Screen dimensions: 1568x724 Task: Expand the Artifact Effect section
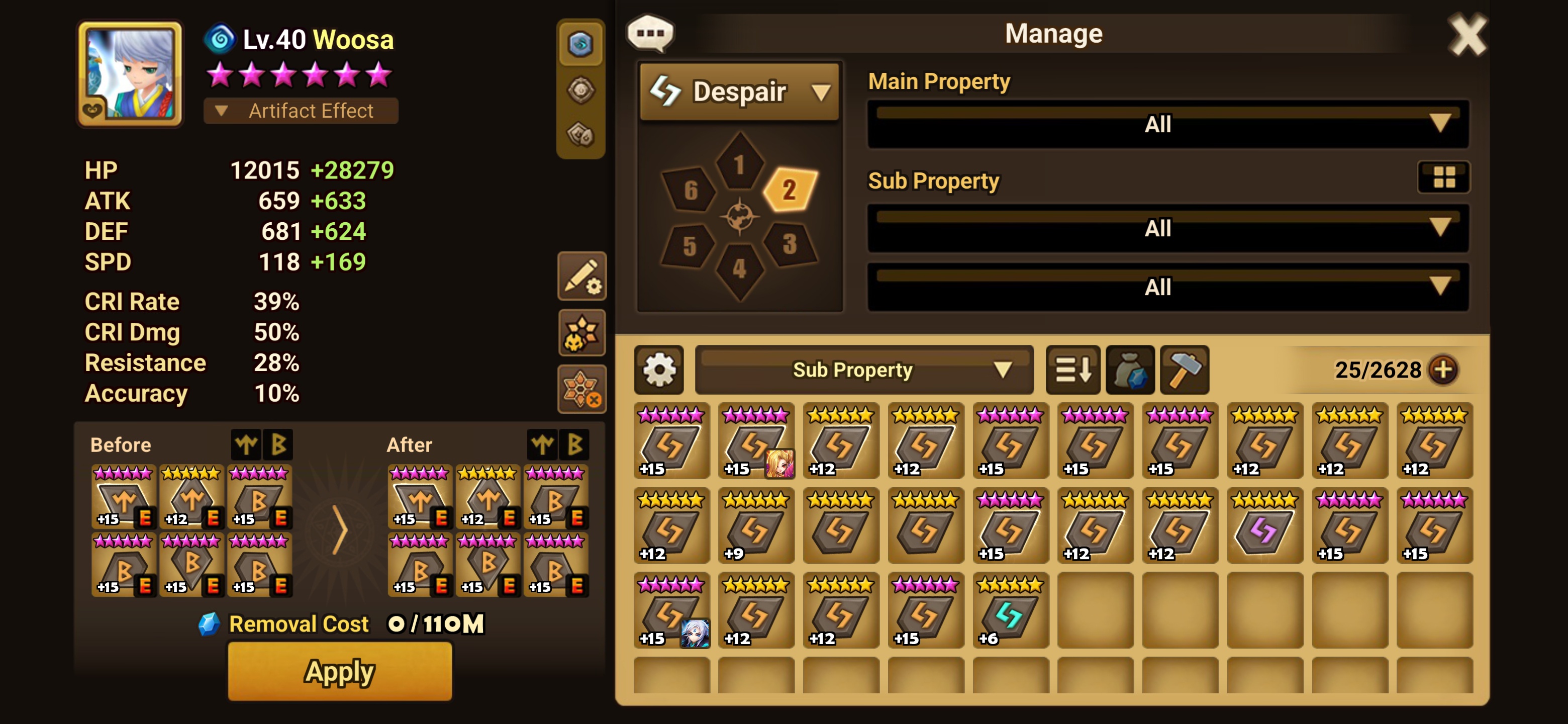coord(301,111)
